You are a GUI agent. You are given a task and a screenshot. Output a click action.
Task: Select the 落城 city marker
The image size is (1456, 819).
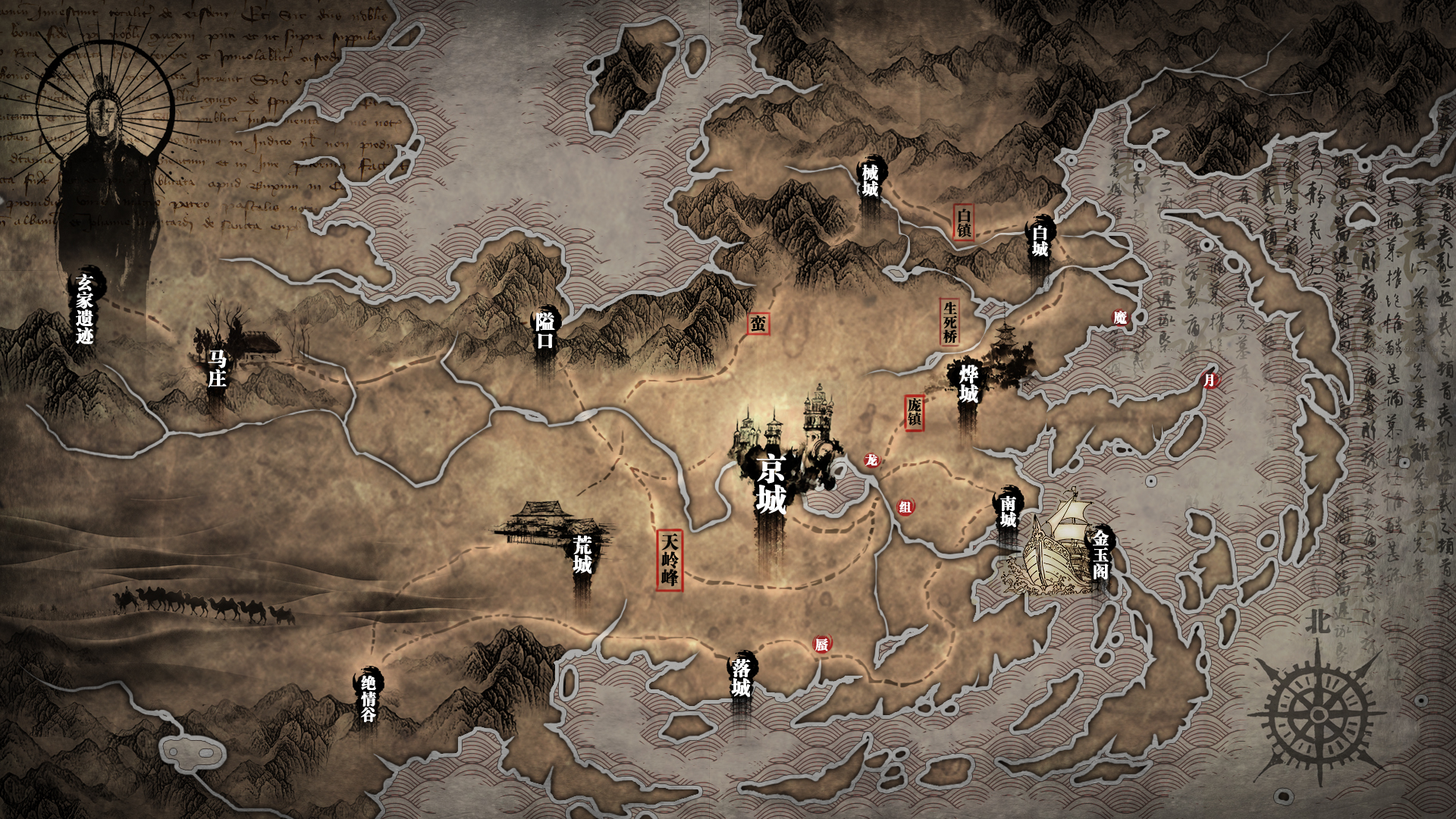[x=741, y=677]
